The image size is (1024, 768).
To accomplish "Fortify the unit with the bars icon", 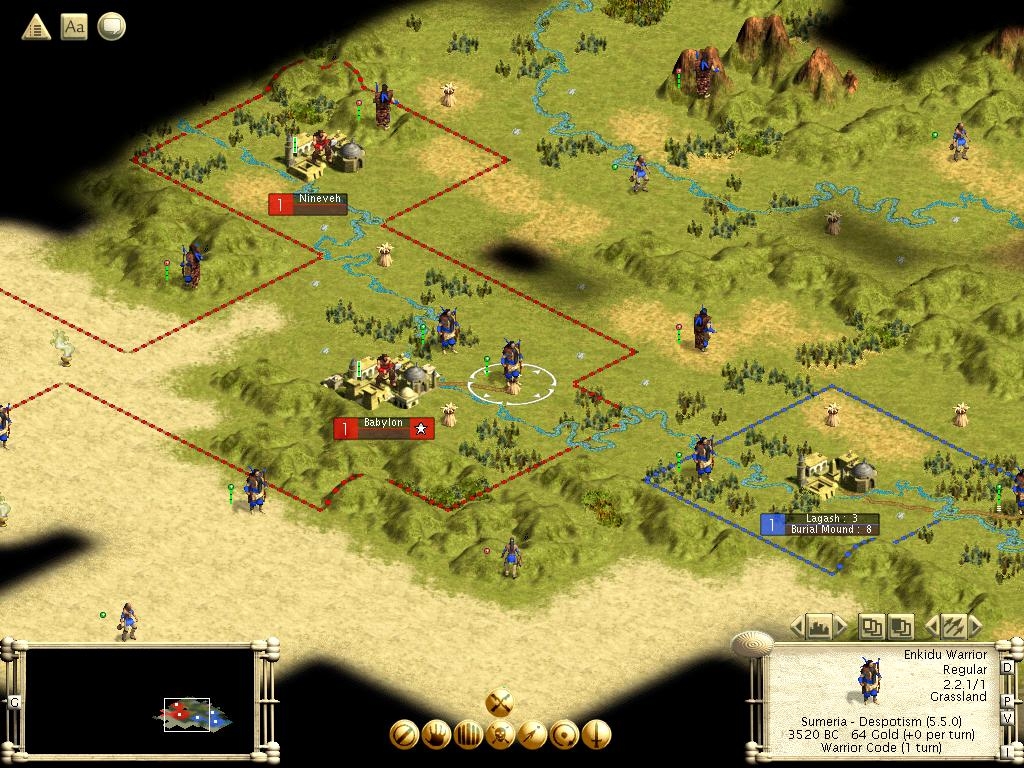I will tap(468, 735).
